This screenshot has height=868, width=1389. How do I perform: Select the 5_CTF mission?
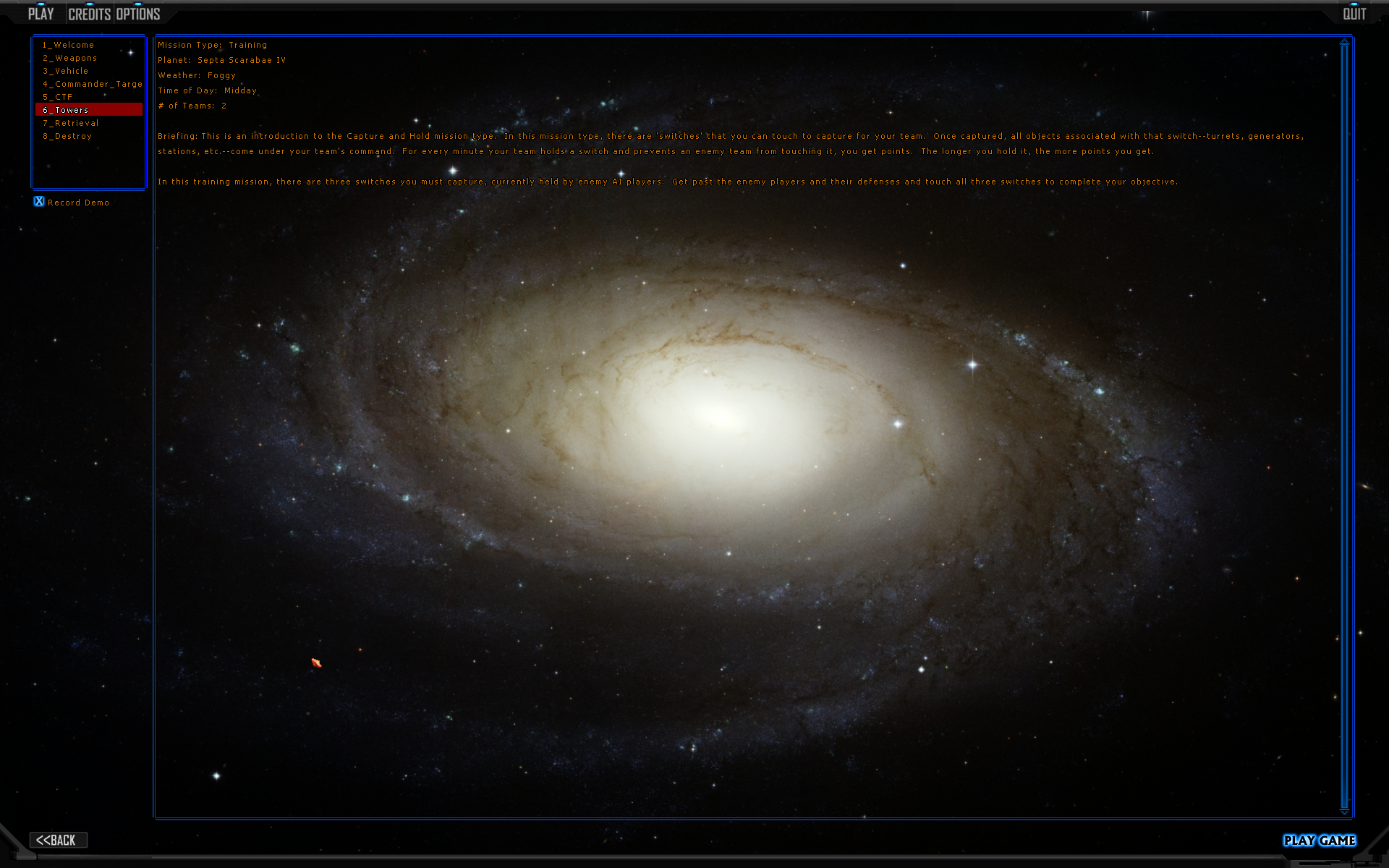click(x=57, y=97)
